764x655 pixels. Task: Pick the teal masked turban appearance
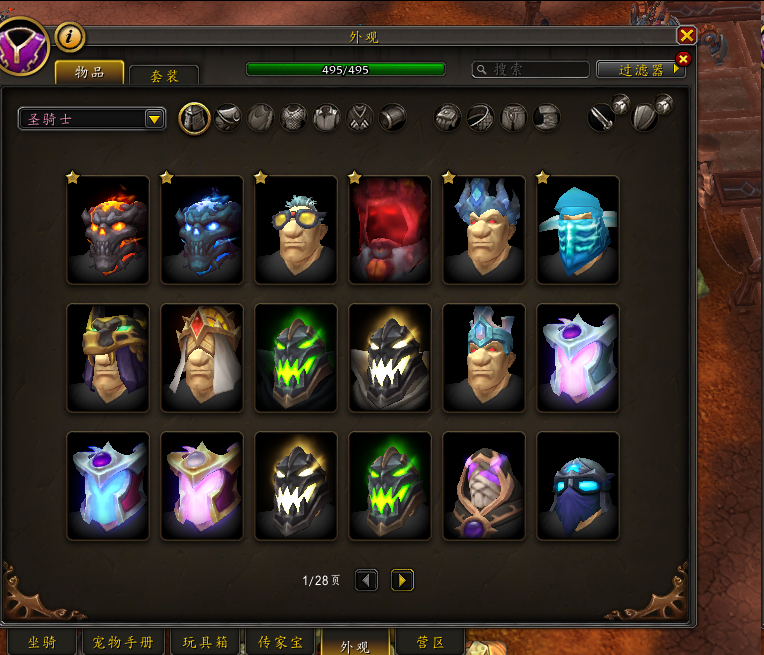click(x=578, y=230)
